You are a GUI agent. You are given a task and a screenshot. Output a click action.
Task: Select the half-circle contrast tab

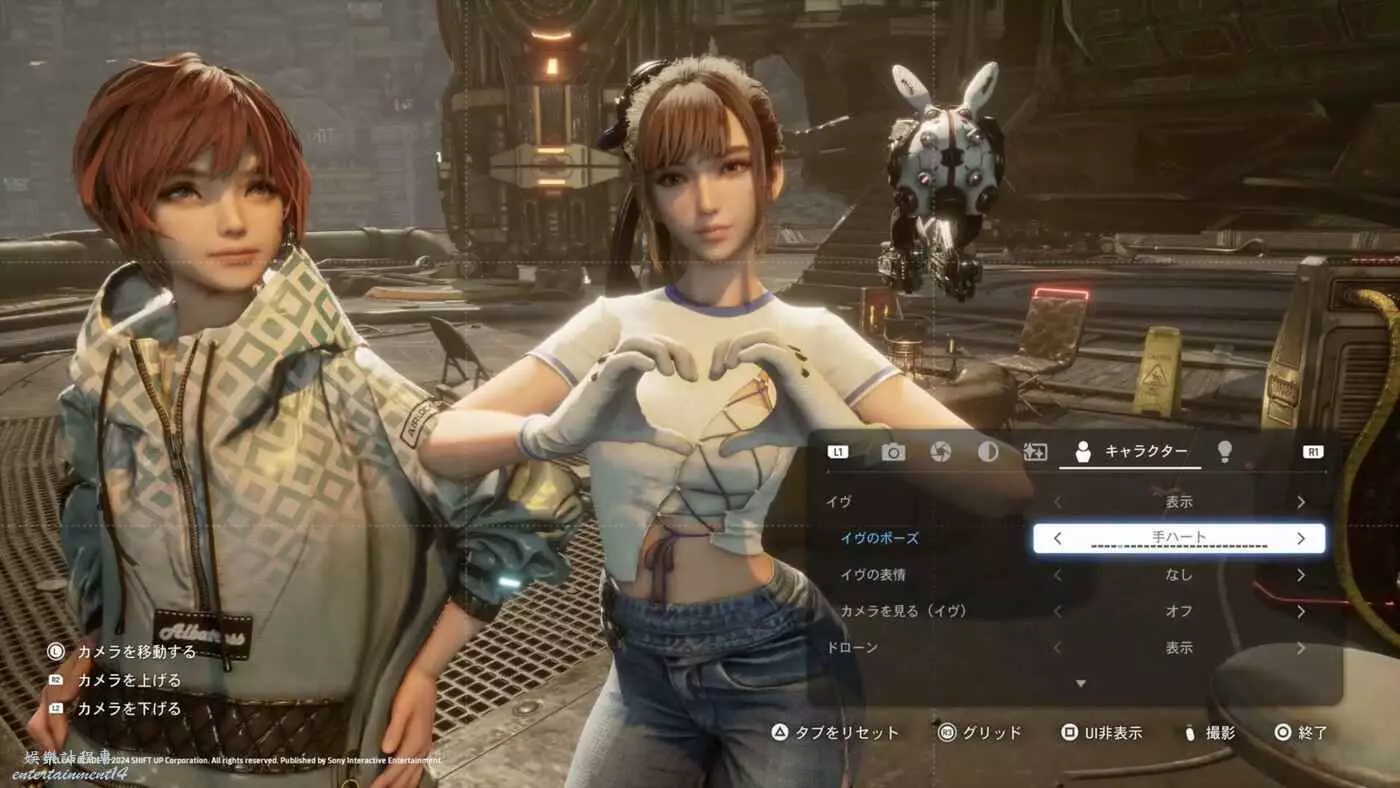(988, 452)
